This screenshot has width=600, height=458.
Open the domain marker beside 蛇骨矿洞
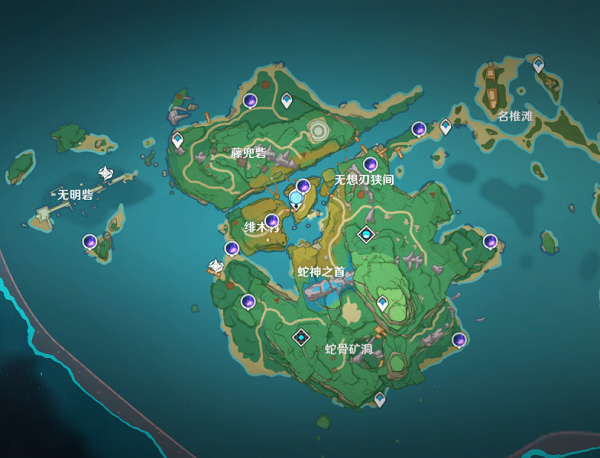(x=301, y=338)
